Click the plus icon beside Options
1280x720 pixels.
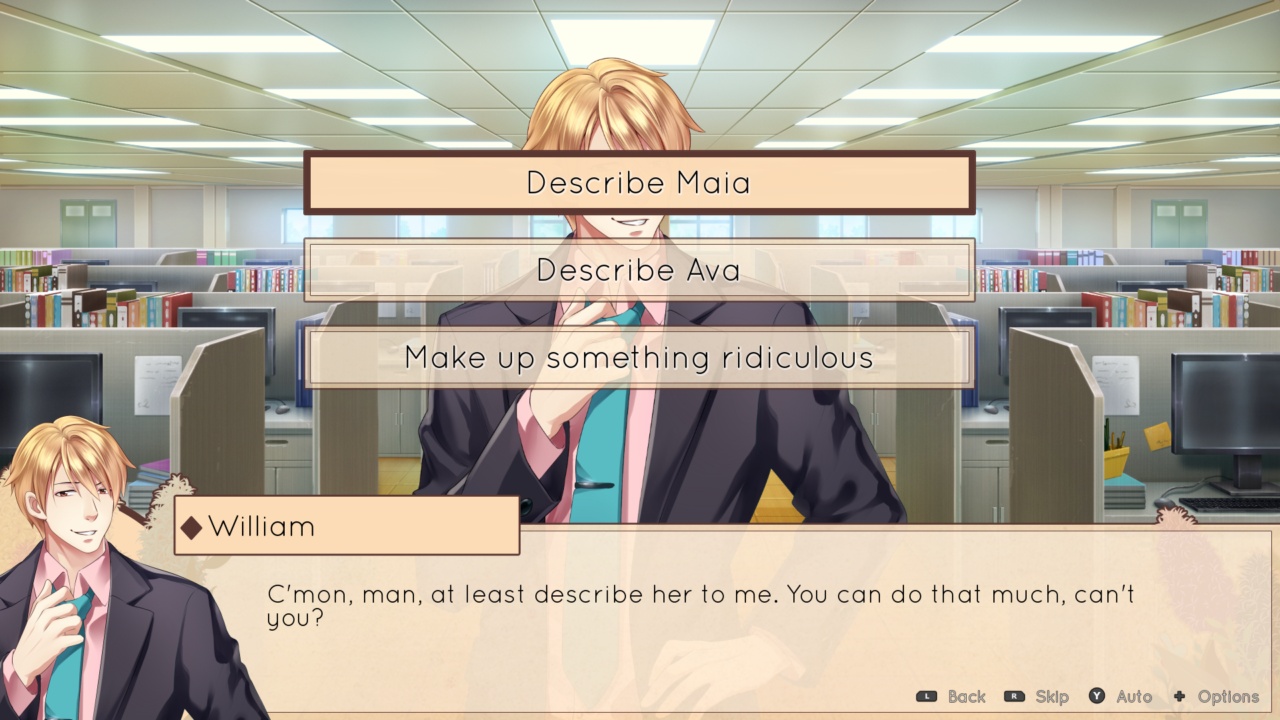click(1178, 697)
